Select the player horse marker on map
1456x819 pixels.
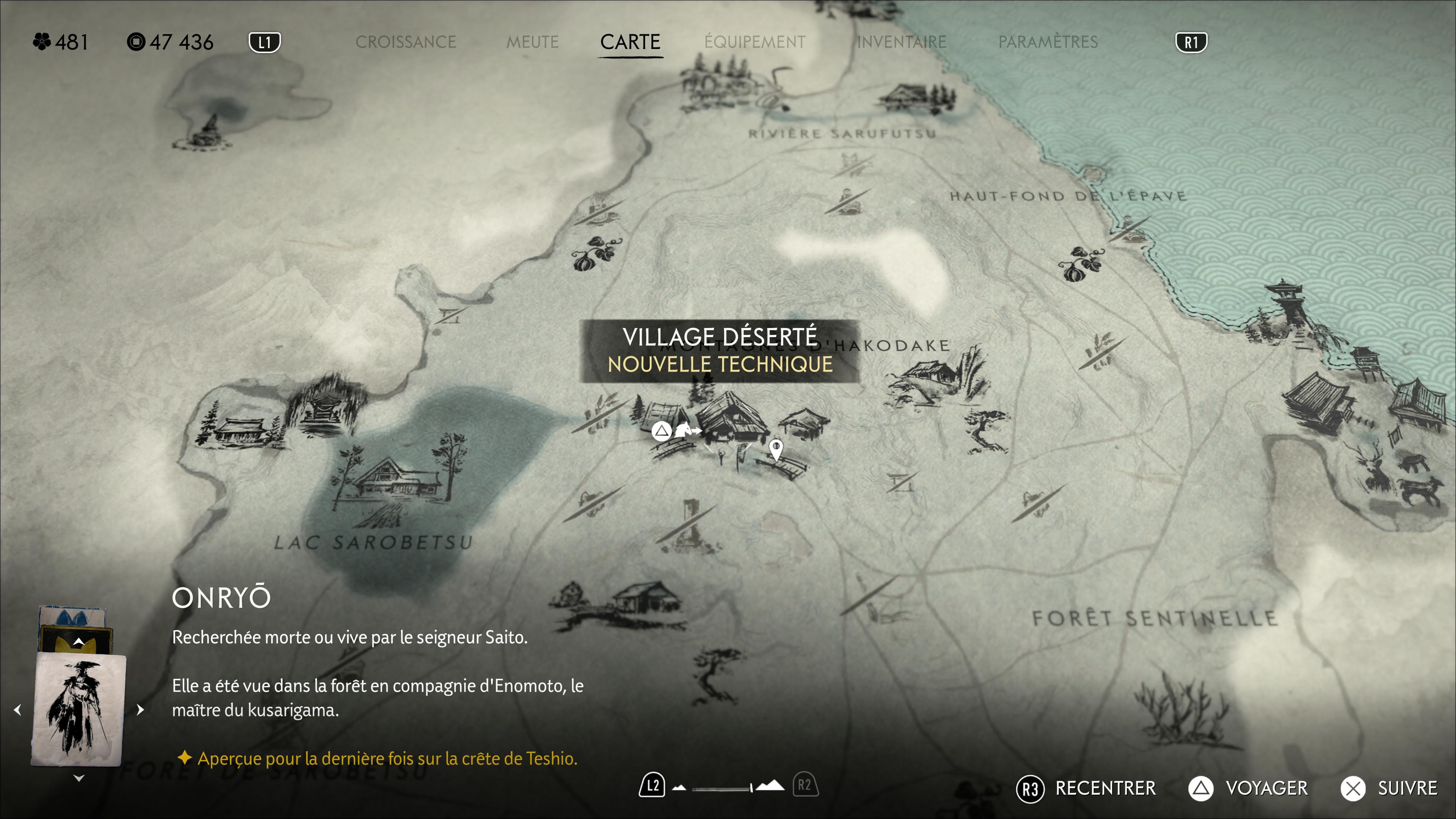686,431
